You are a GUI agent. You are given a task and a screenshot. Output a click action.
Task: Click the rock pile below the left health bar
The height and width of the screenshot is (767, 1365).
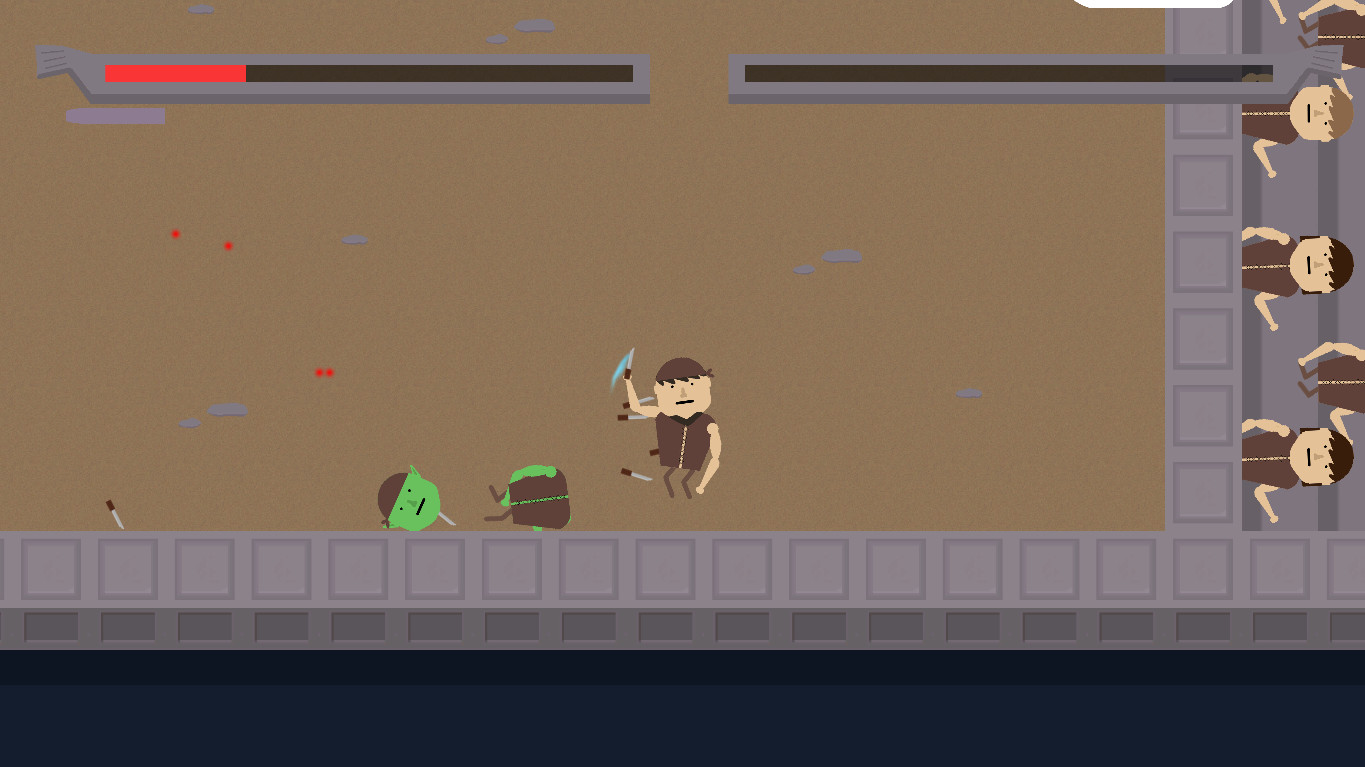pyautogui.click(x=115, y=115)
